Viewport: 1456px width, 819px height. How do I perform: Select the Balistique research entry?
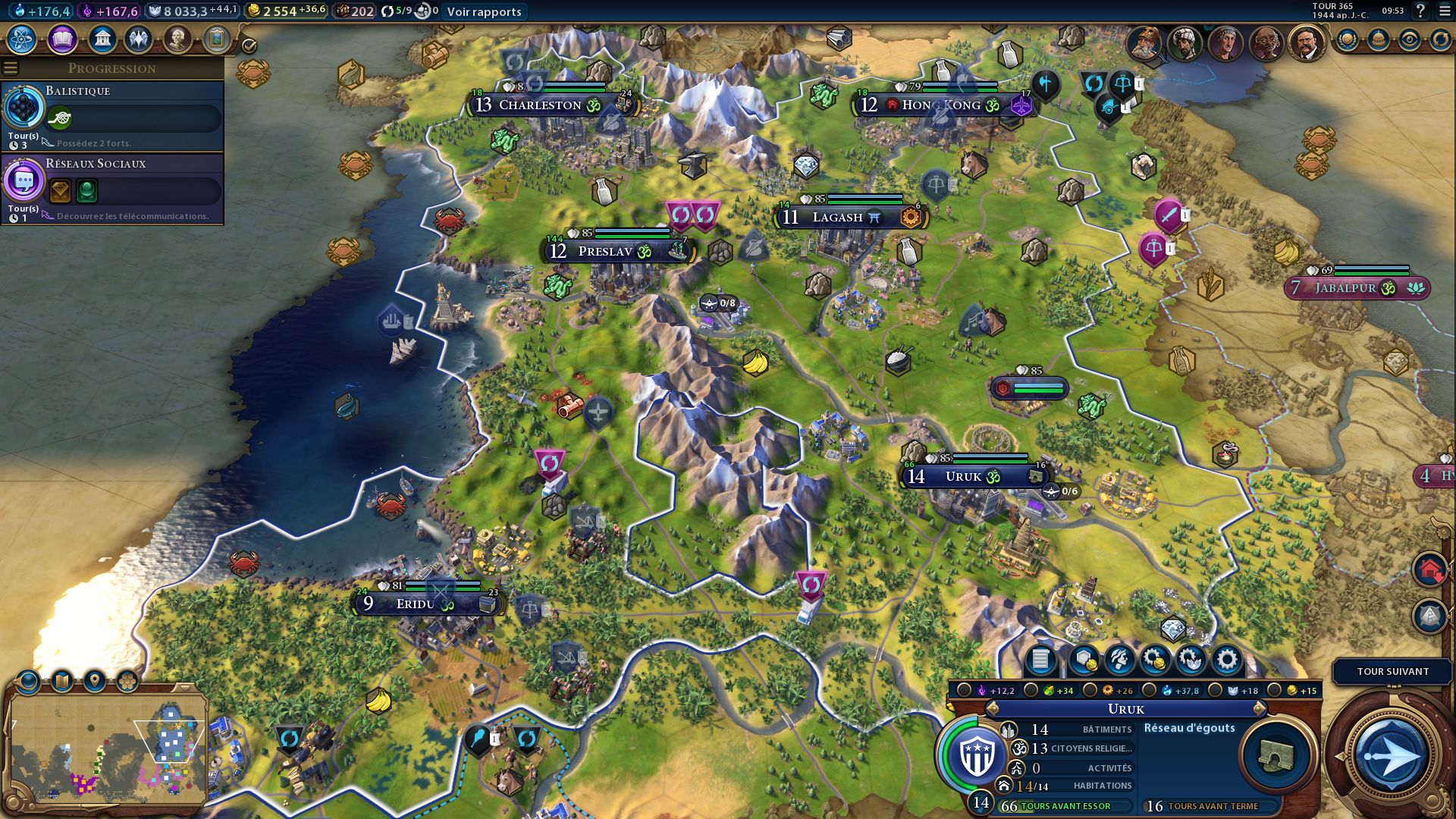click(112, 115)
